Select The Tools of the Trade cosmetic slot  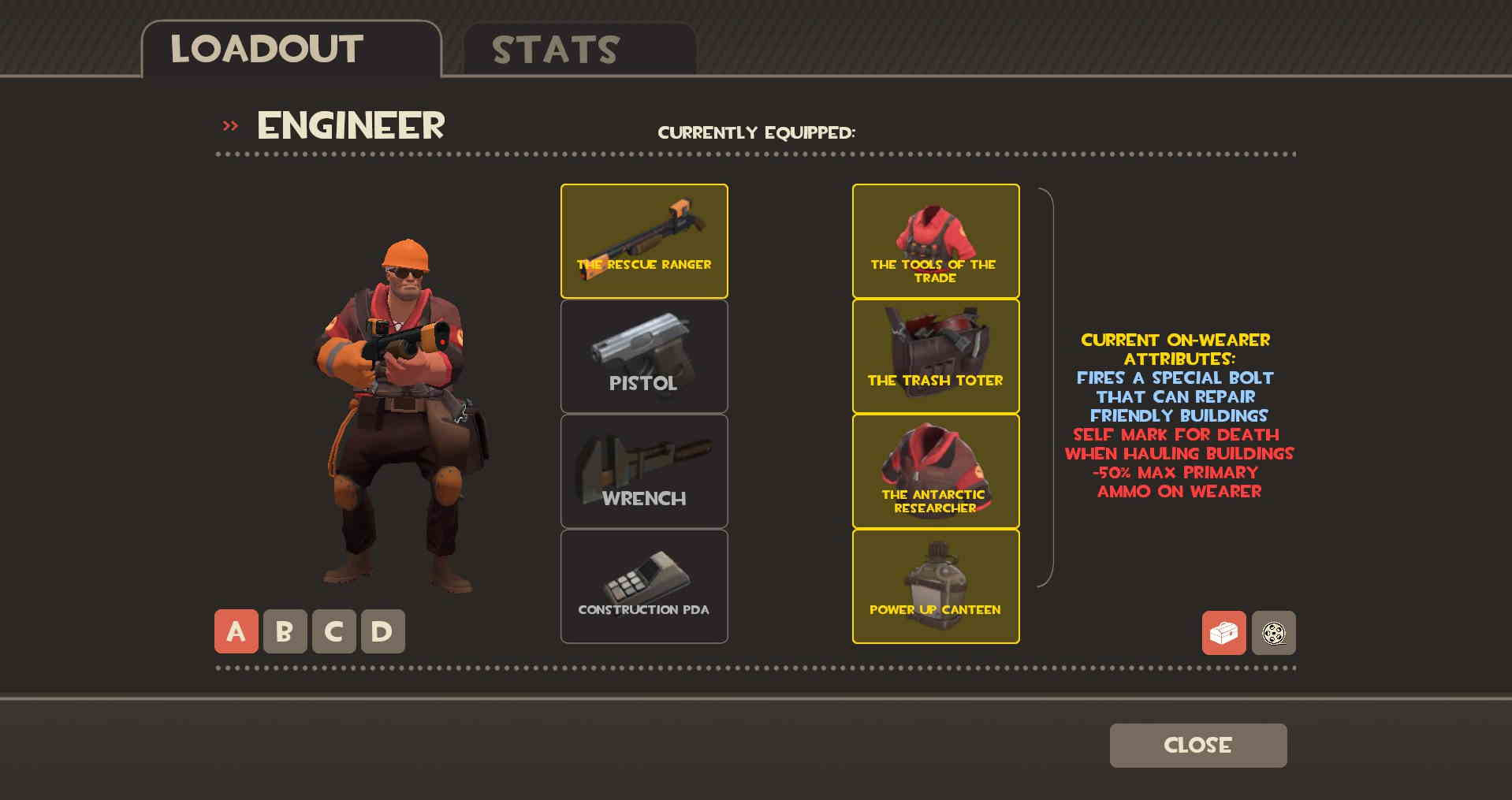pyautogui.click(x=935, y=240)
